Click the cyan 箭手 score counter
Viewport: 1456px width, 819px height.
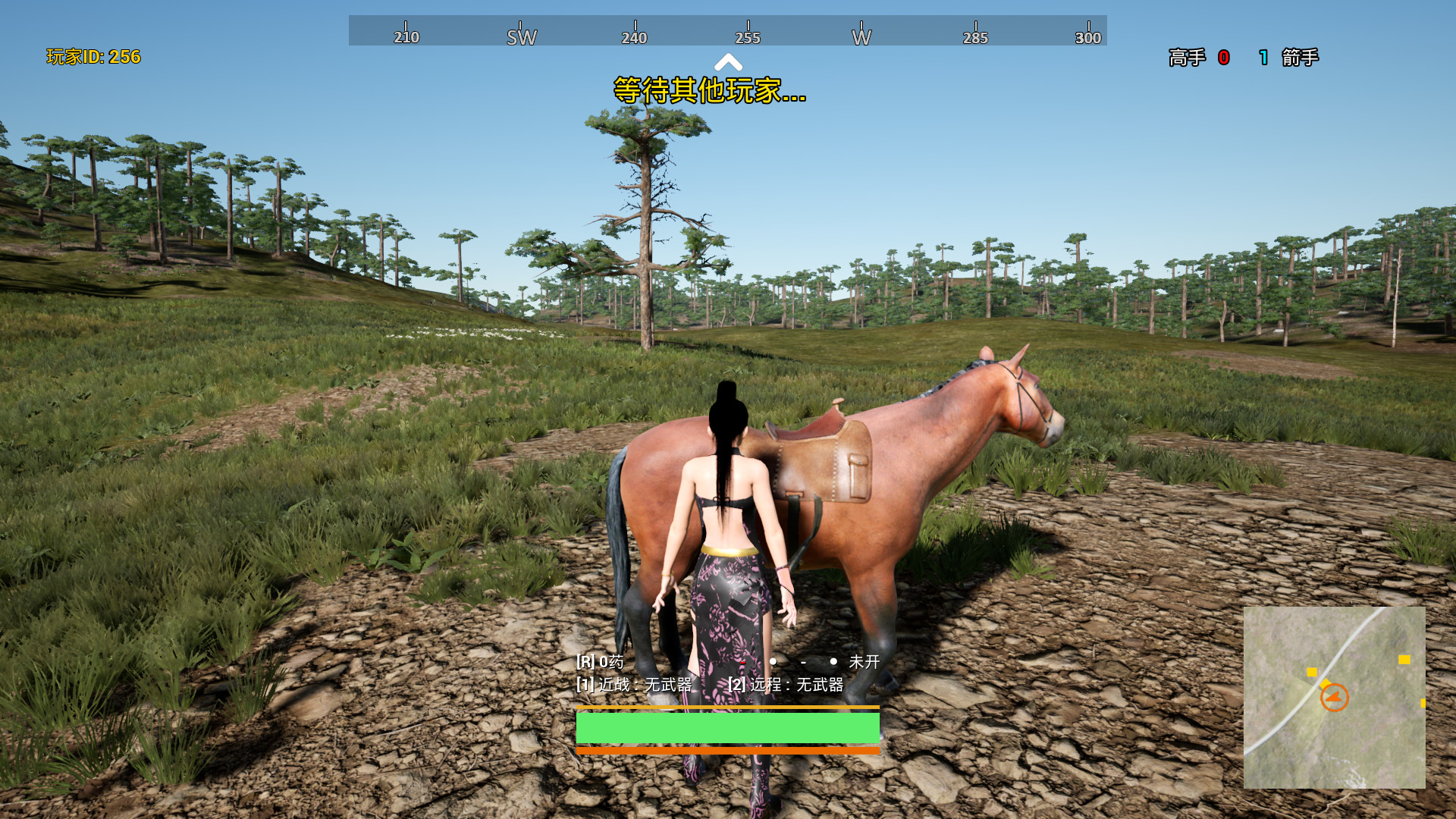pyautogui.click(x=1263, y=58)
